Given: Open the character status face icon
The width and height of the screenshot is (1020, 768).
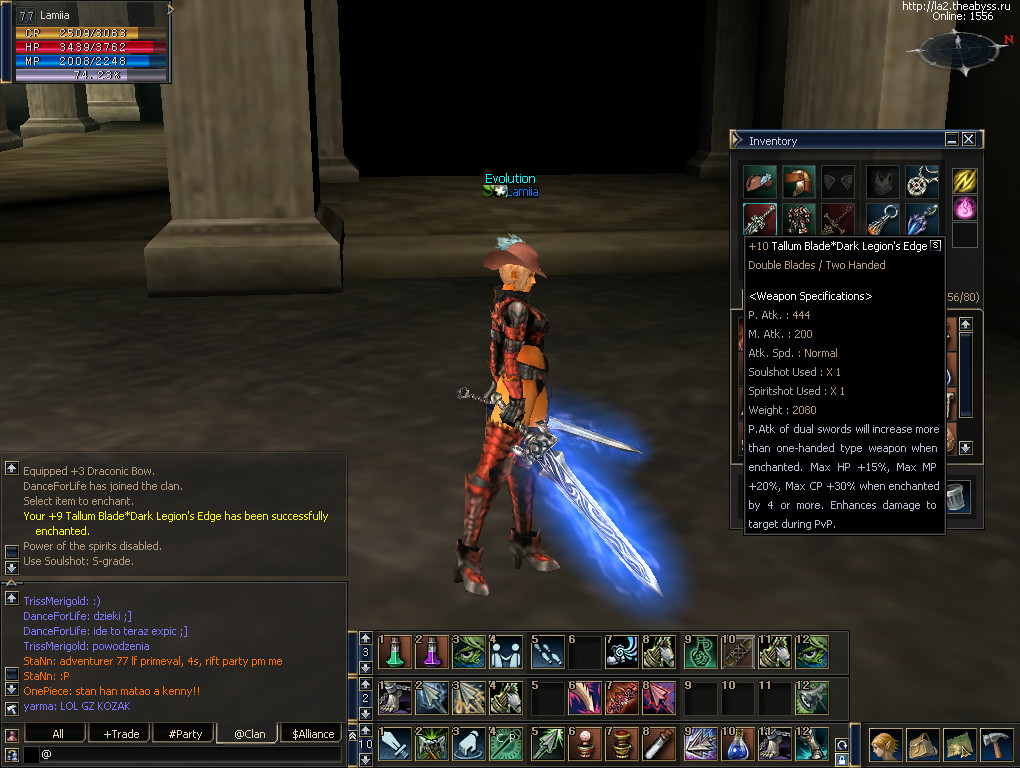Looking at the screenshot, I should click(885, 746).
